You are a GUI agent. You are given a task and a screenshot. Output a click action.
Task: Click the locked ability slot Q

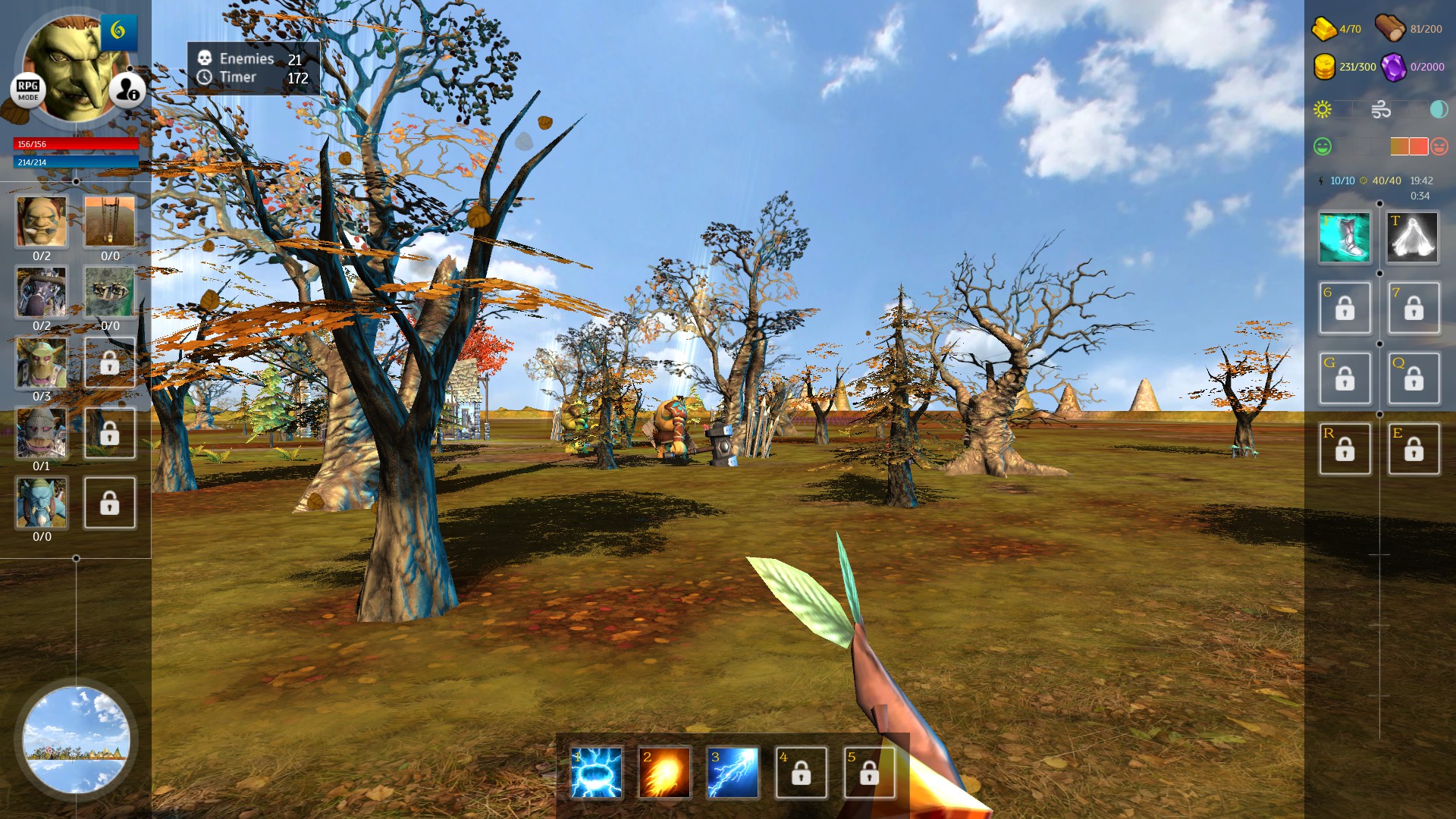(x=1412, y=378)
